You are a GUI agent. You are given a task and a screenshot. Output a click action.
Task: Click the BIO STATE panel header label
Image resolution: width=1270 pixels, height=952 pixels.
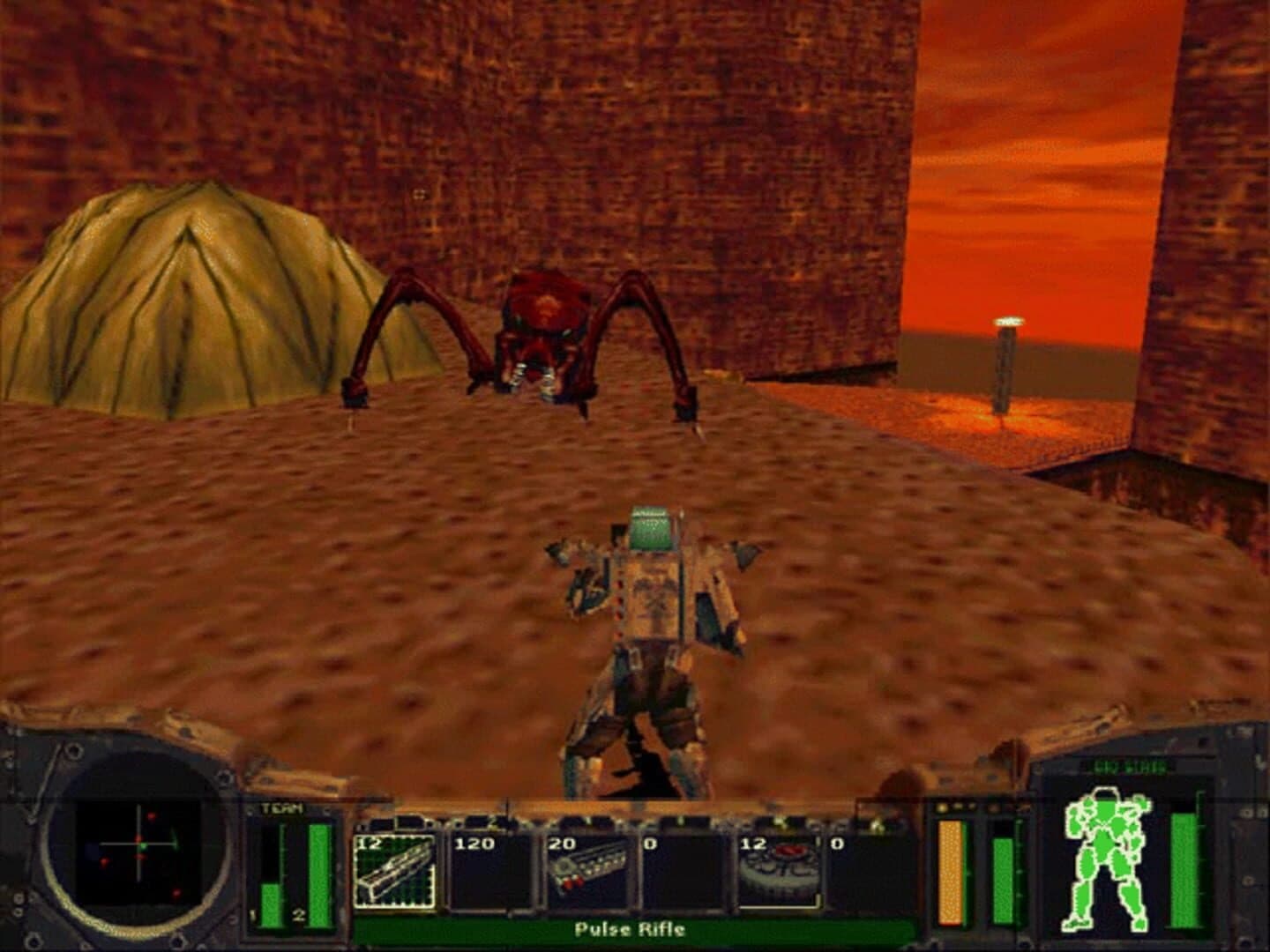[1129, 766]
